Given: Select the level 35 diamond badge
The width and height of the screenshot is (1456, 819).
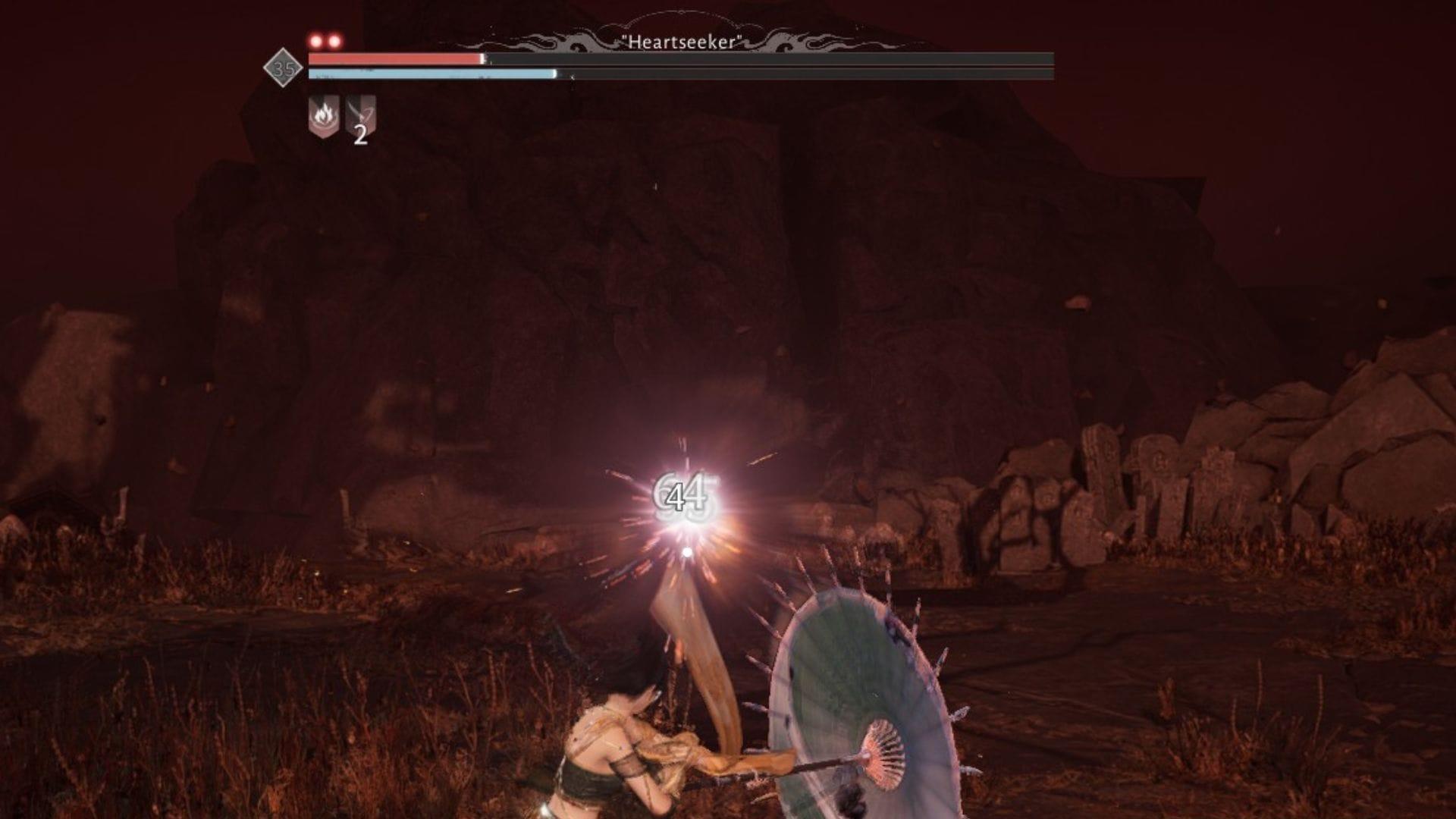Looking at the screenshot, I should (281, 67).
